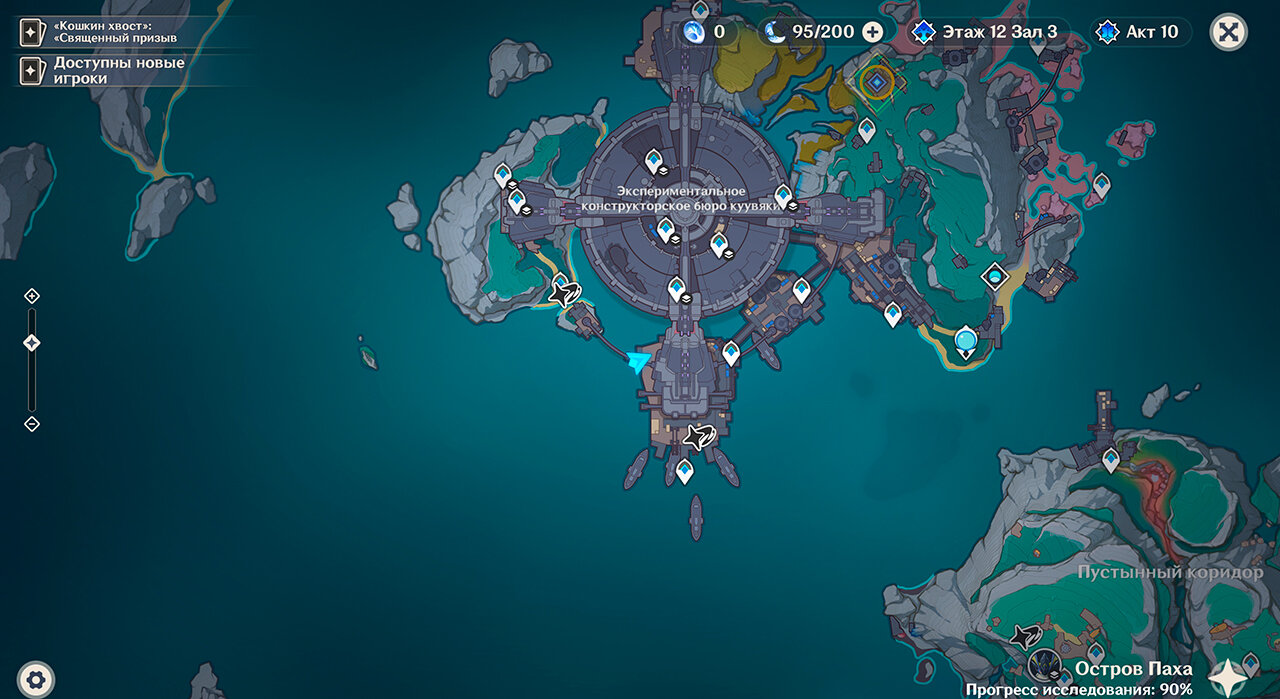Screen dimensions: 1280x699
Task: Open map settings gear icon
Action: [36, 678]
